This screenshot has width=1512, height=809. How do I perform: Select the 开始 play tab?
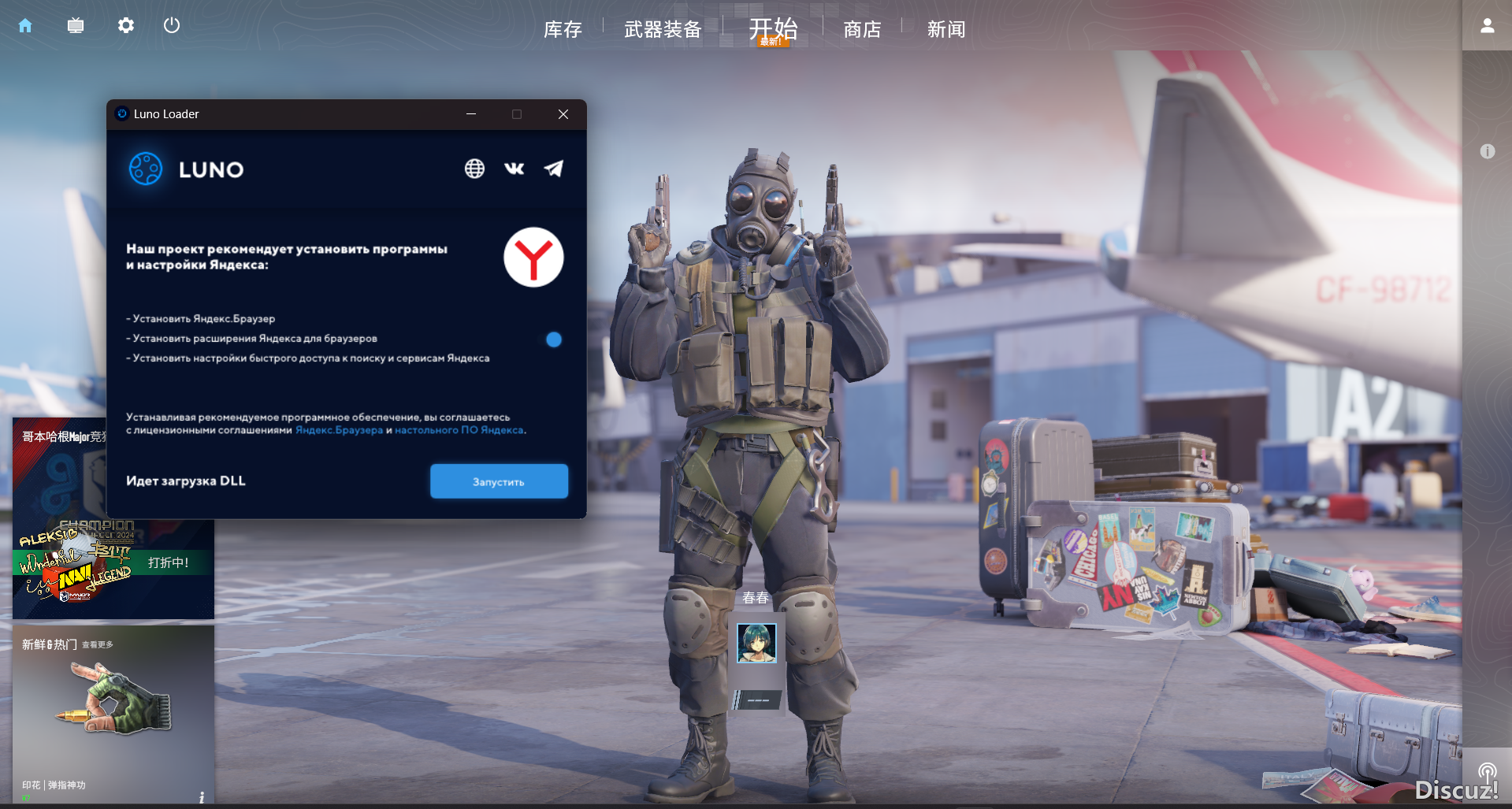773,29
